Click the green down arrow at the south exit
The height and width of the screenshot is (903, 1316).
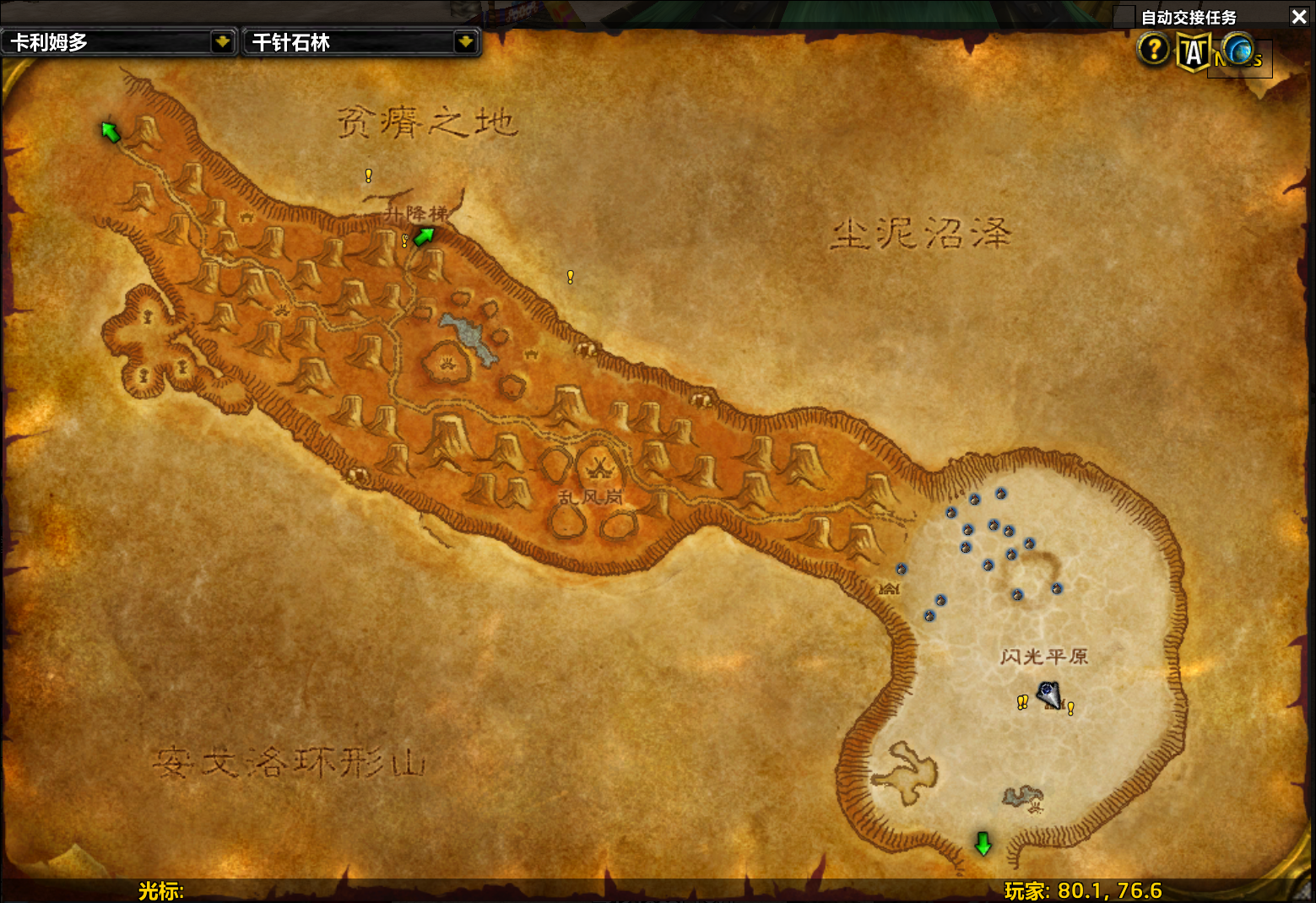pos(983,843)
